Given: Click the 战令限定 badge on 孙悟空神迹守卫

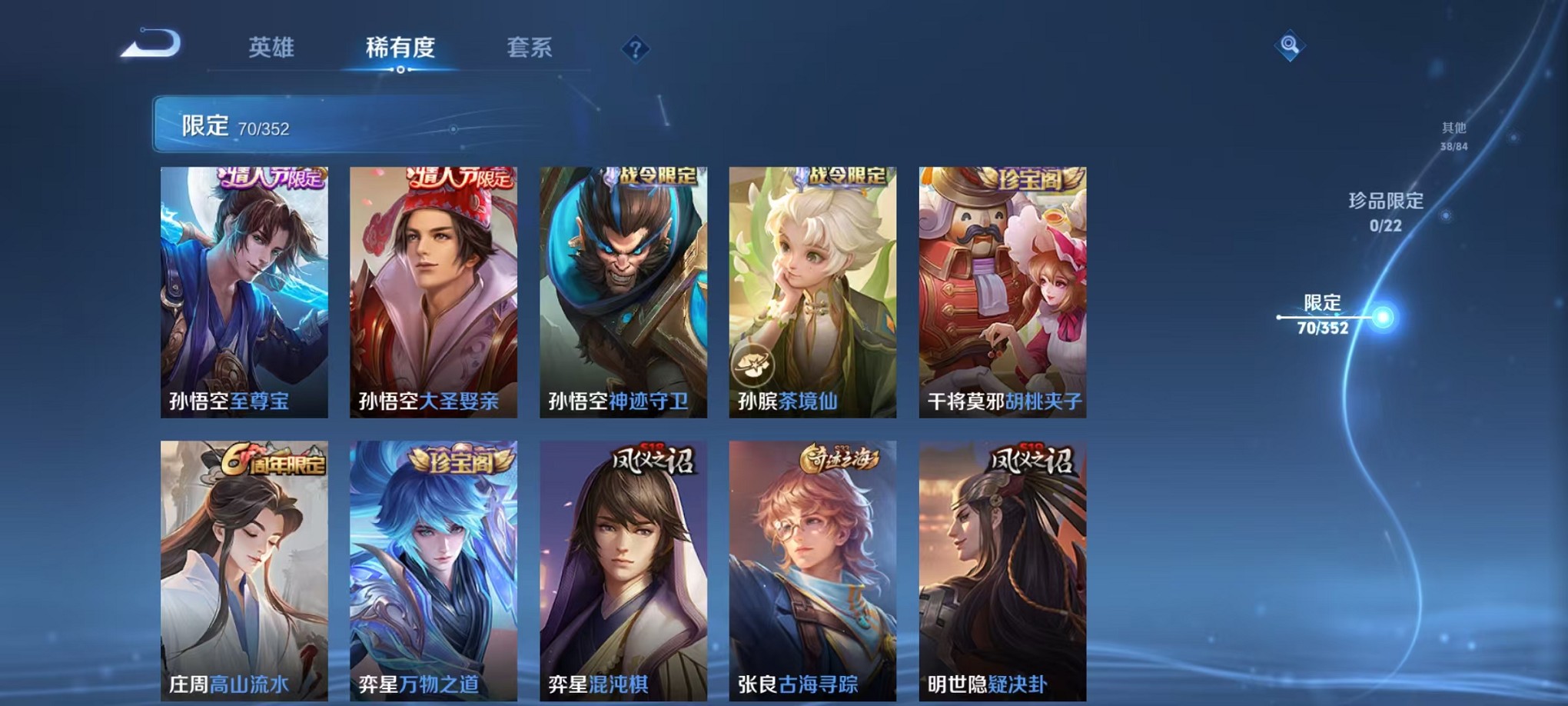Looking at the screenshot, I should (x=657, y=175).
